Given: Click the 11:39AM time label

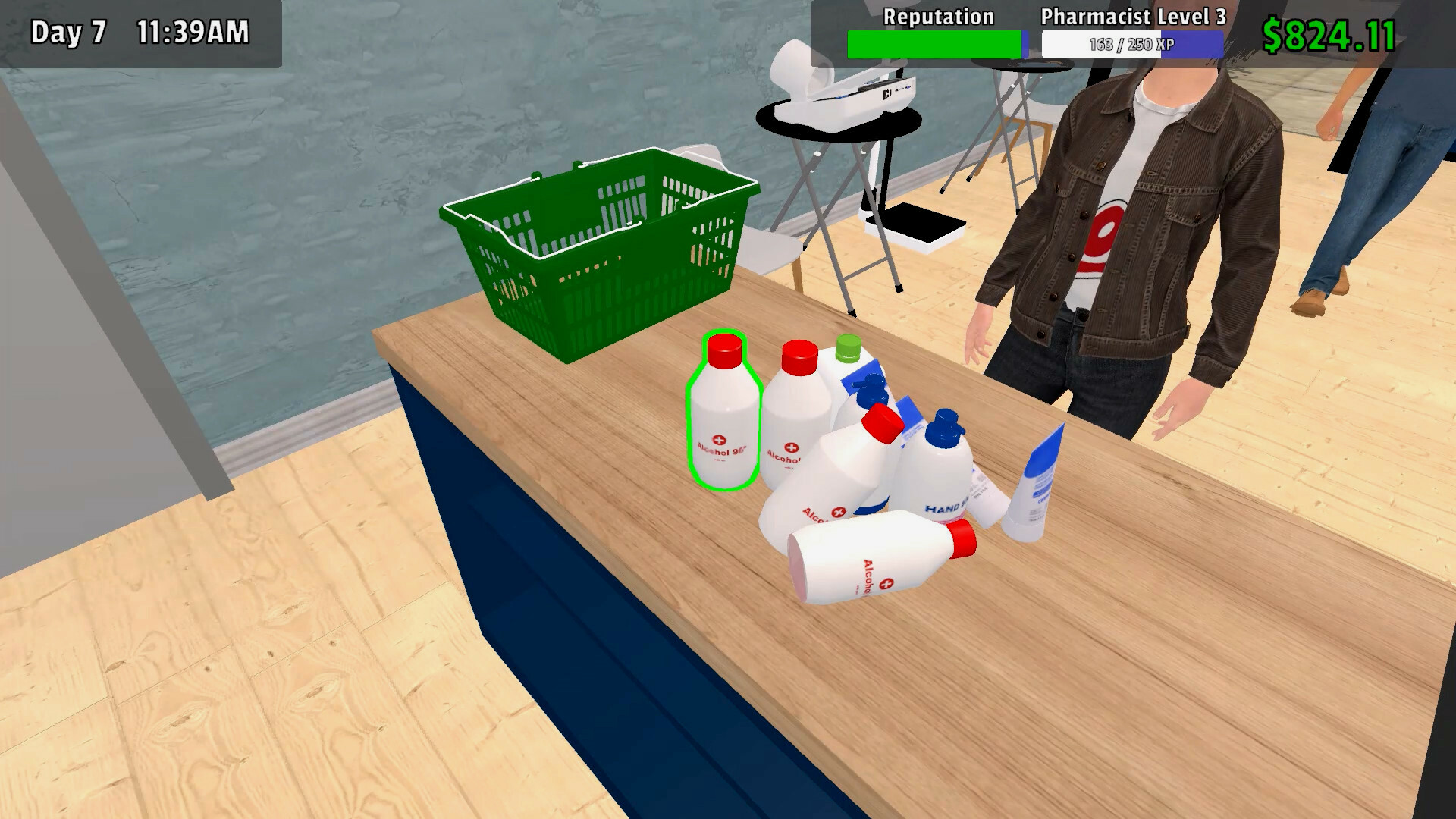Looking at the screenshot, I should 193,30.
